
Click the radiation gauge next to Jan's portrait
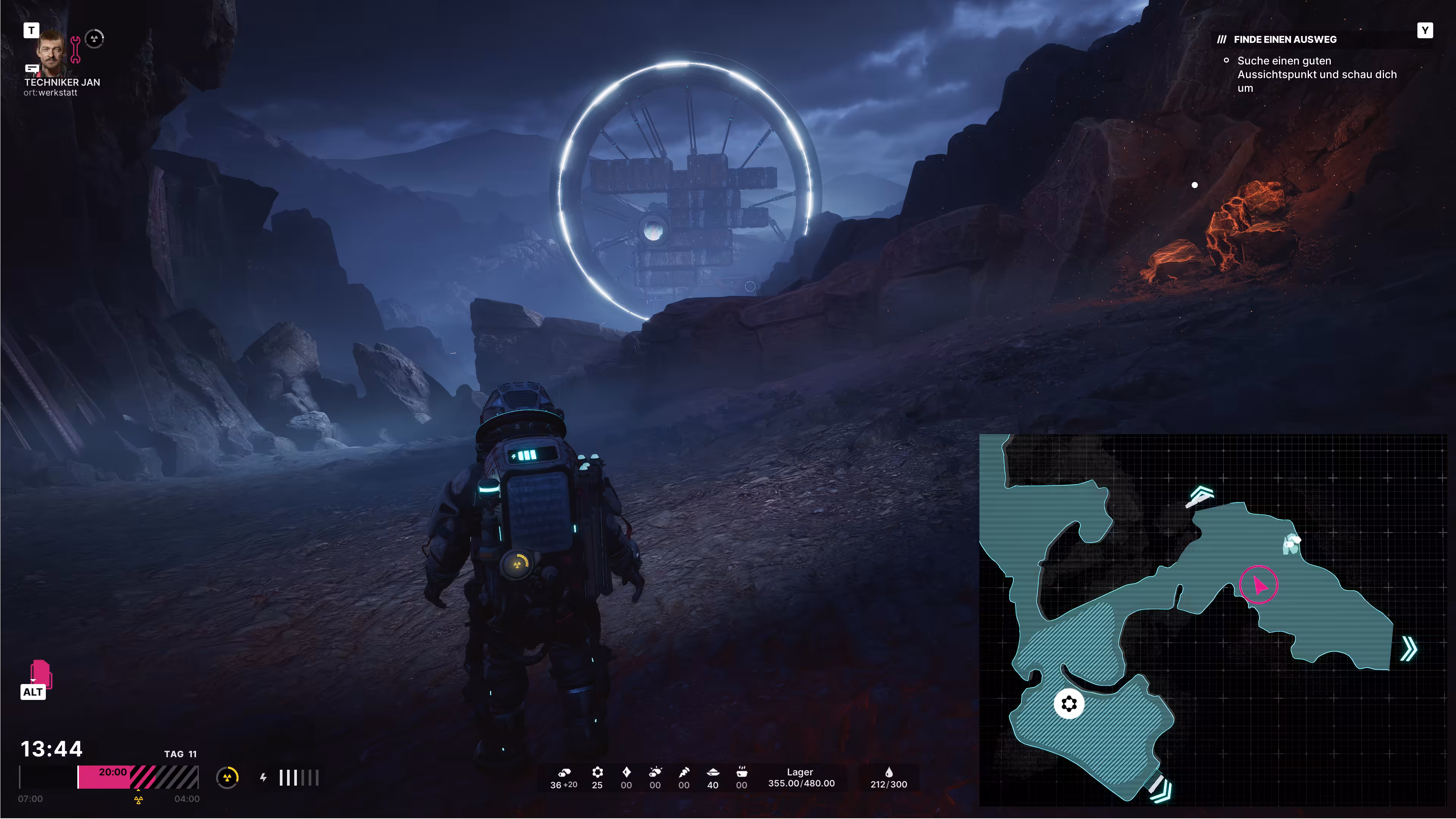tap(94, 38)
